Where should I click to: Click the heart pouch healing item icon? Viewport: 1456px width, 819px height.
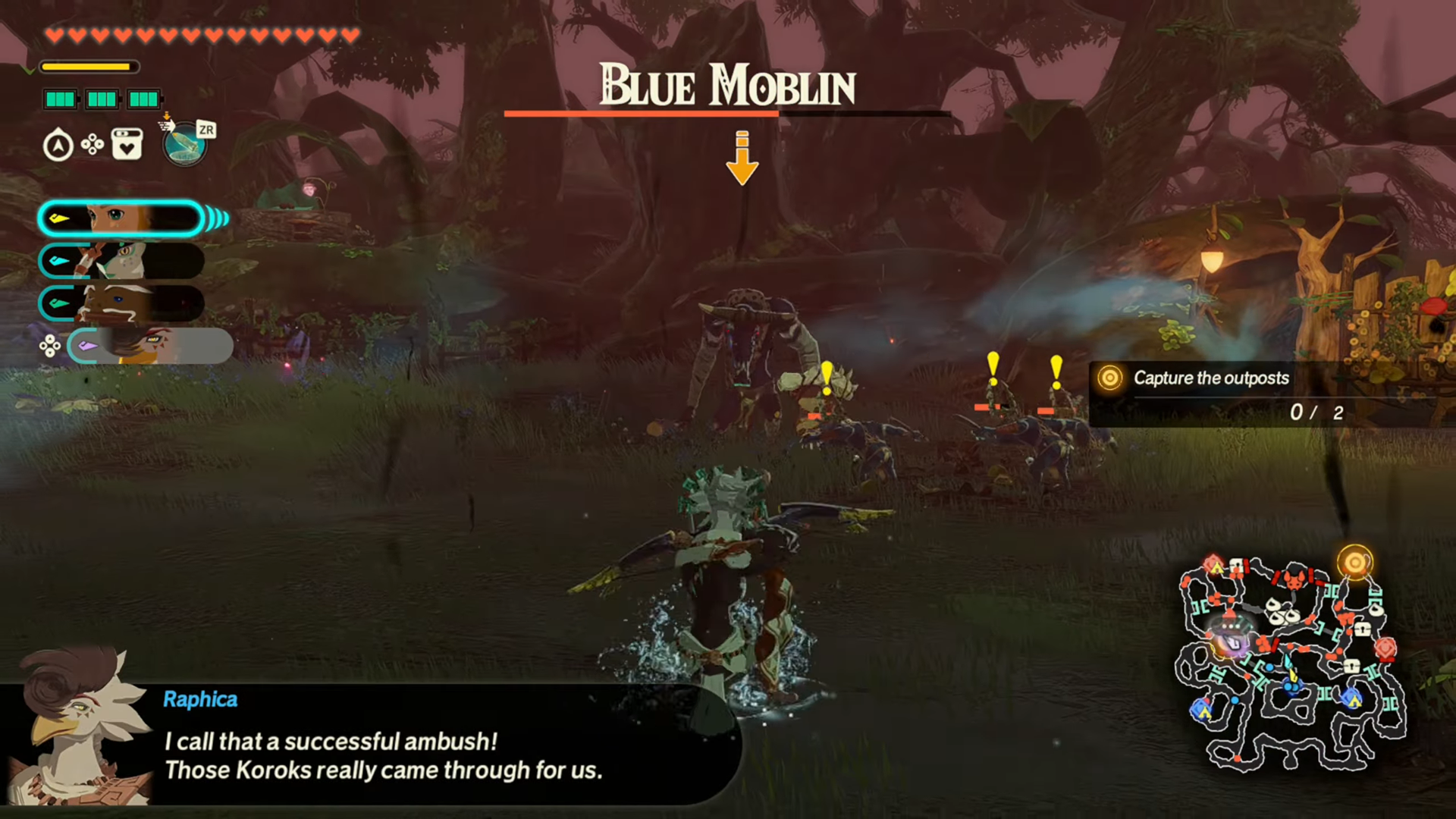126,144
